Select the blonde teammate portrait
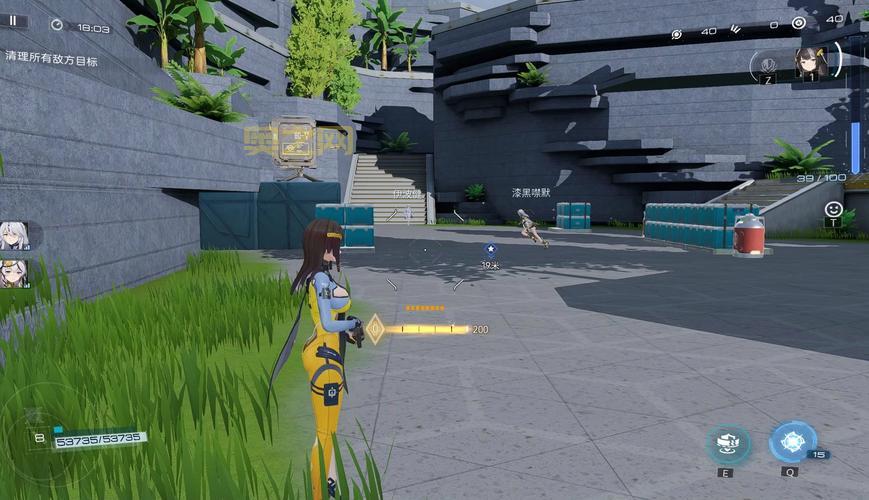Image resolution: width=869 pixels, height=500 pixels. click(x=14, y=273)
